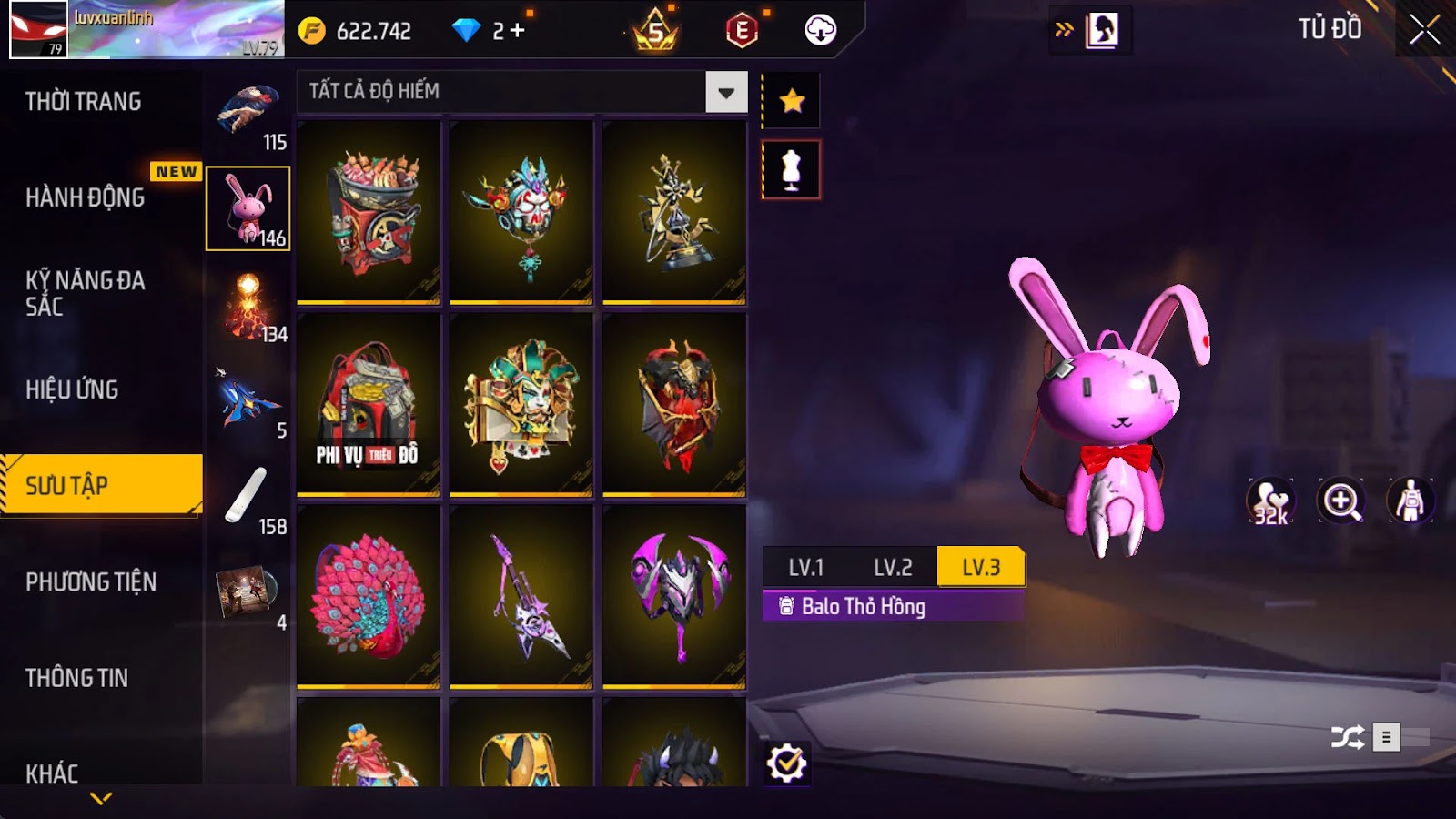
Task: Switch to the LV.2 level tab
Action: [893, 568]
